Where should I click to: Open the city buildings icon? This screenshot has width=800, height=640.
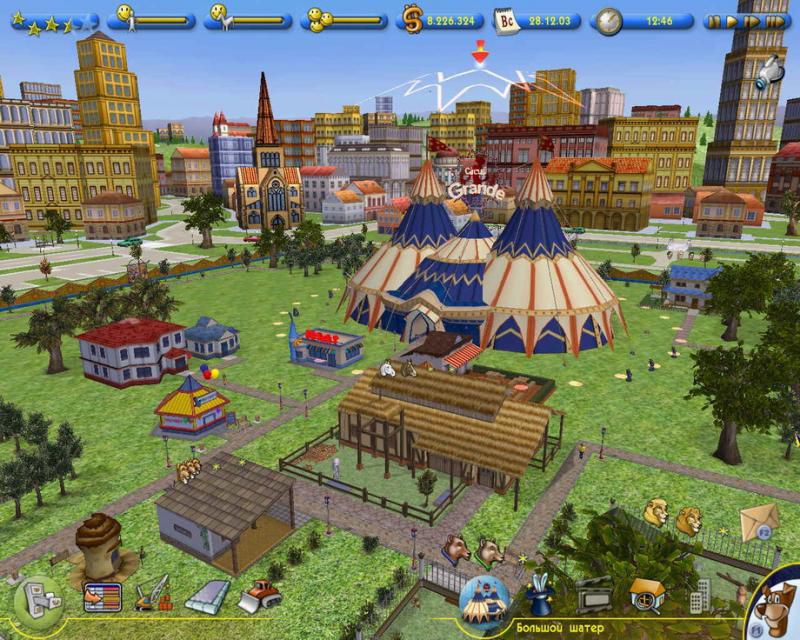click(x=700, y=596)
